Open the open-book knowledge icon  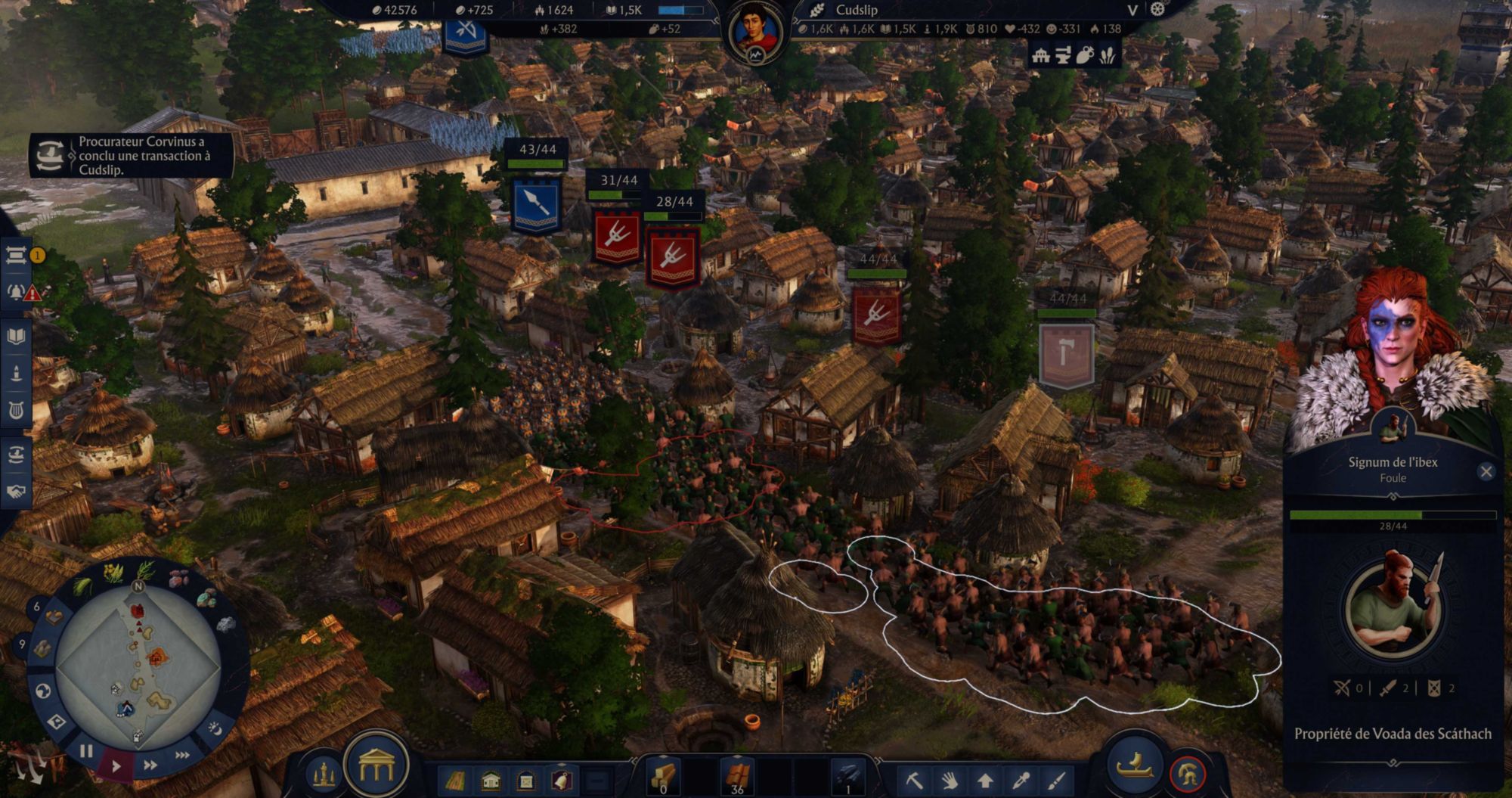point(17,336)
